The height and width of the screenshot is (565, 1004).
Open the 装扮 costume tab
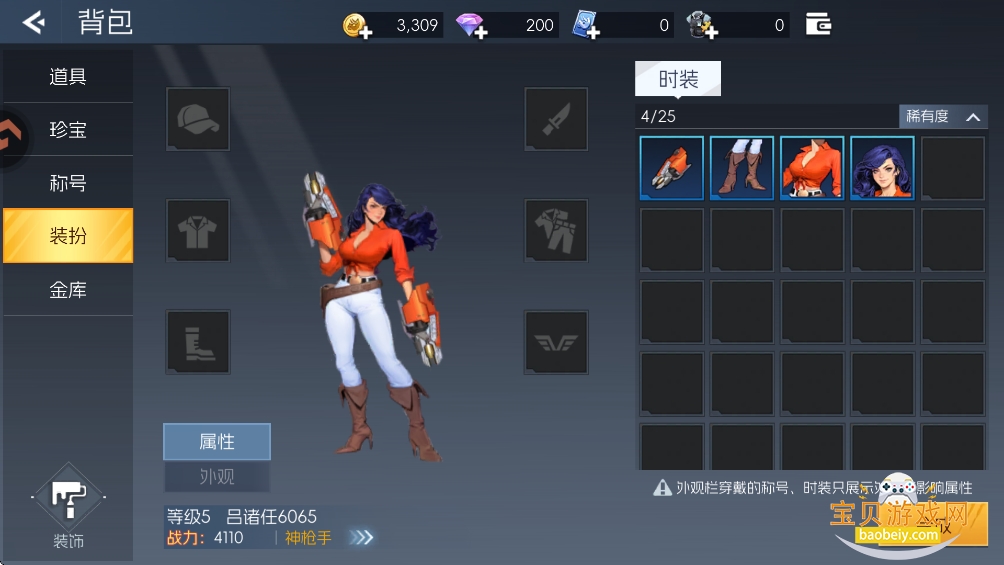pos(68,236)
